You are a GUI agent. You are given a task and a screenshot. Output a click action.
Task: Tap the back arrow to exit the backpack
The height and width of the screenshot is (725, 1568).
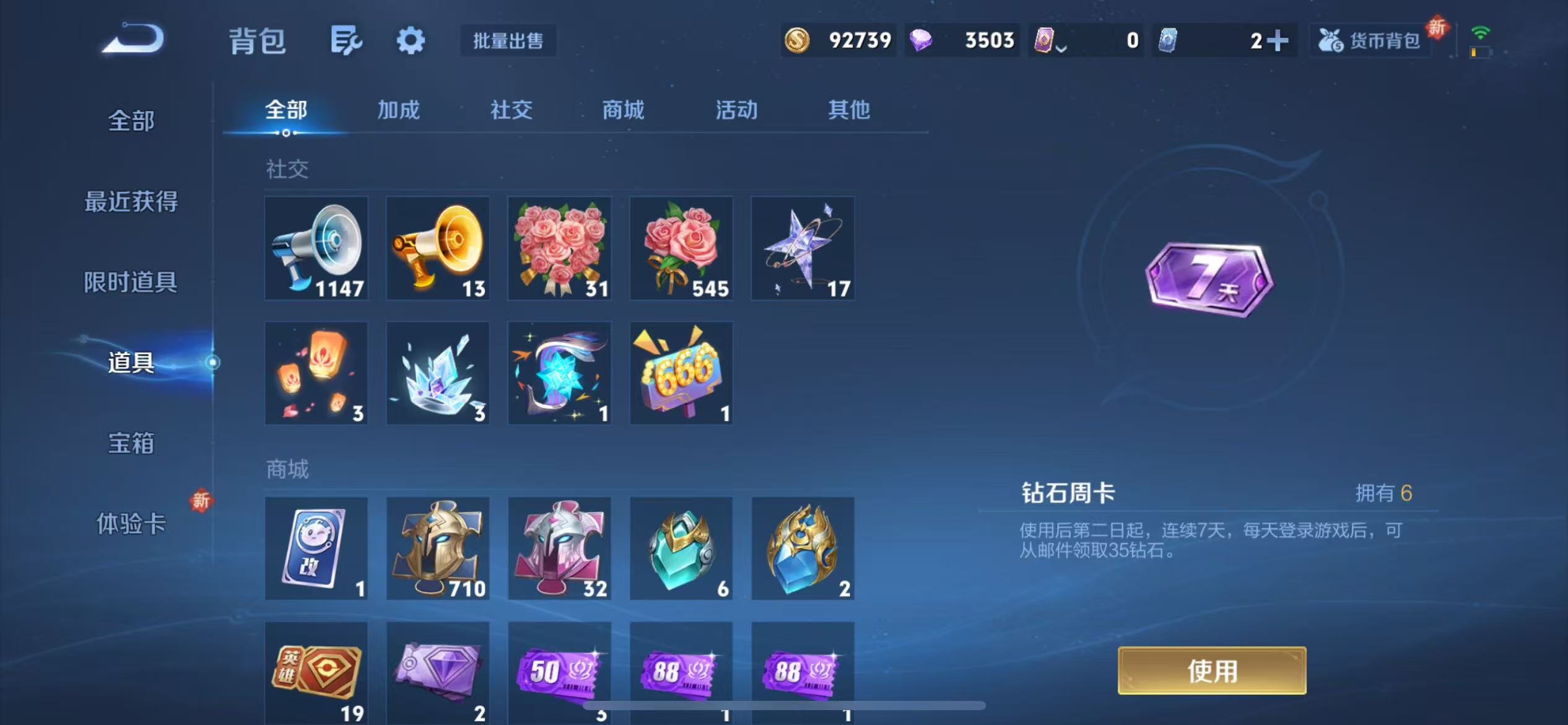[133, 38]
